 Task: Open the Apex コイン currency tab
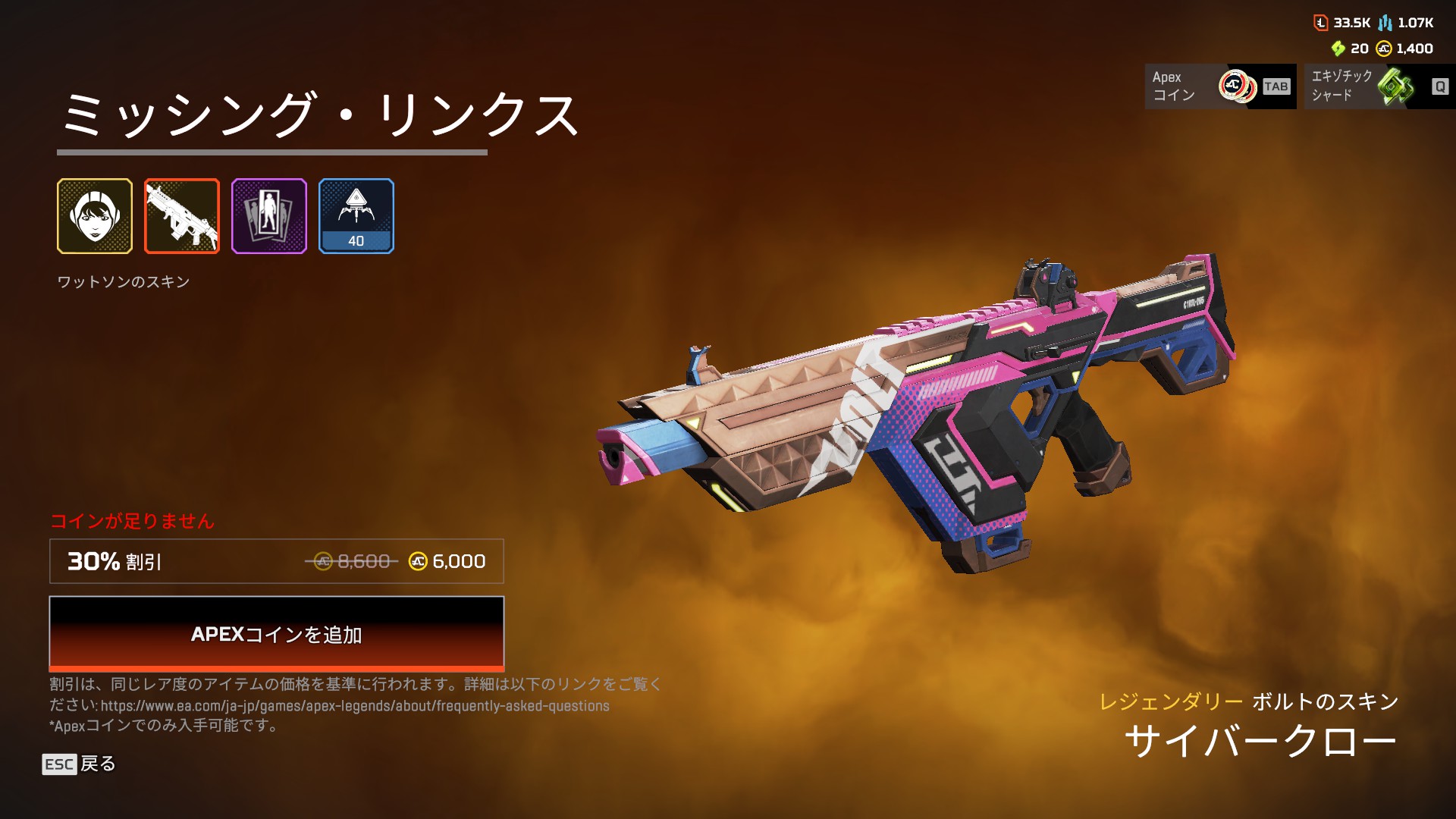coord(1220,86)
